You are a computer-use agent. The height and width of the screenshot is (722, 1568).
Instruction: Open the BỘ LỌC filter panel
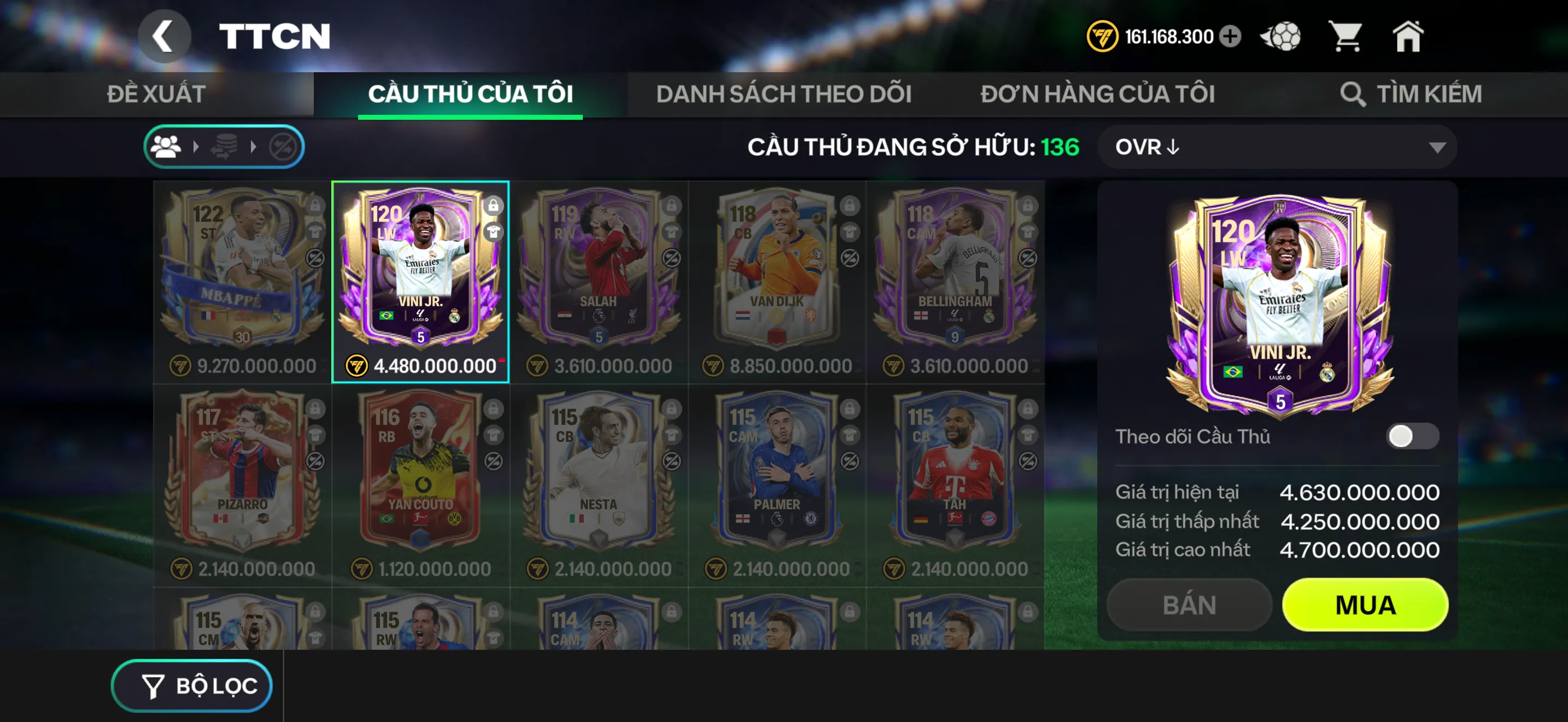point(192,684)
